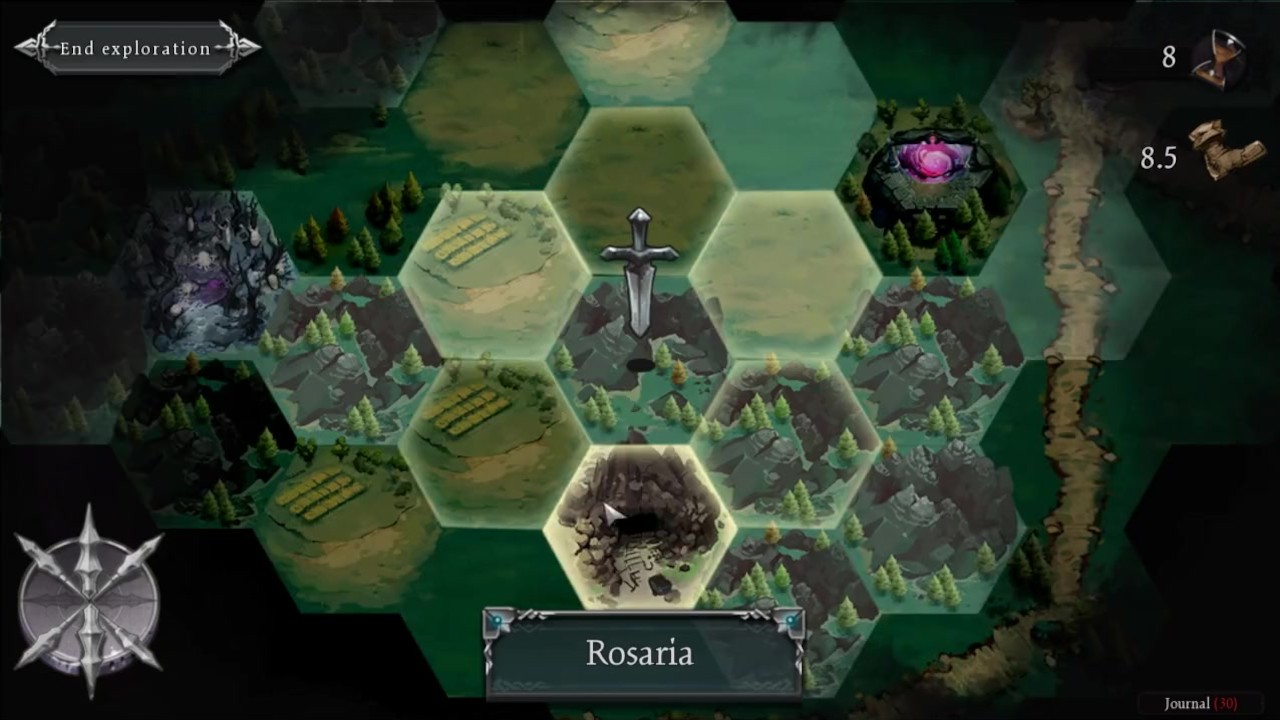
Task: Click the End exploration button
Action: (x=136, y=48)
